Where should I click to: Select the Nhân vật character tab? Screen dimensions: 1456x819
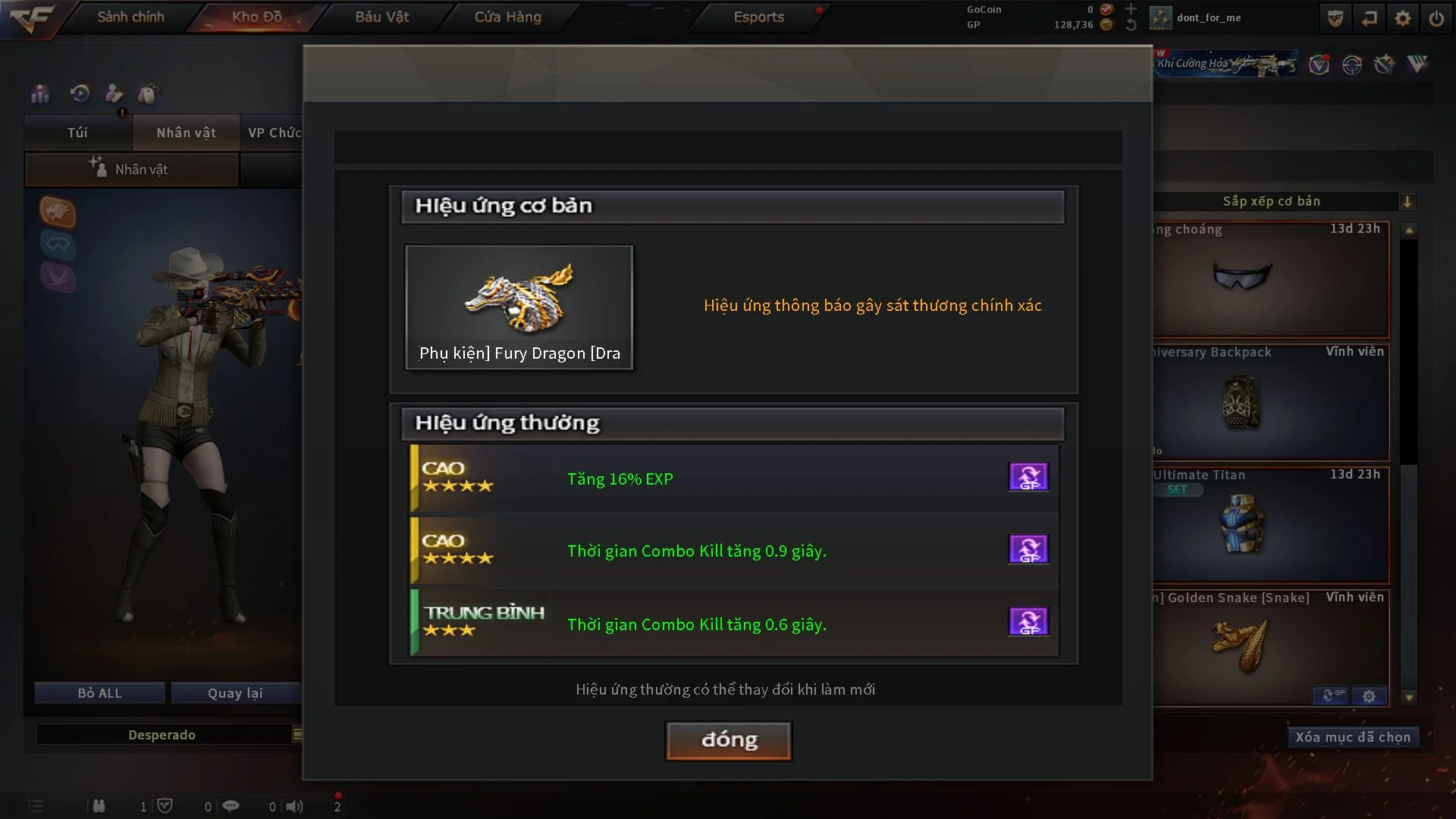point(186,133)
